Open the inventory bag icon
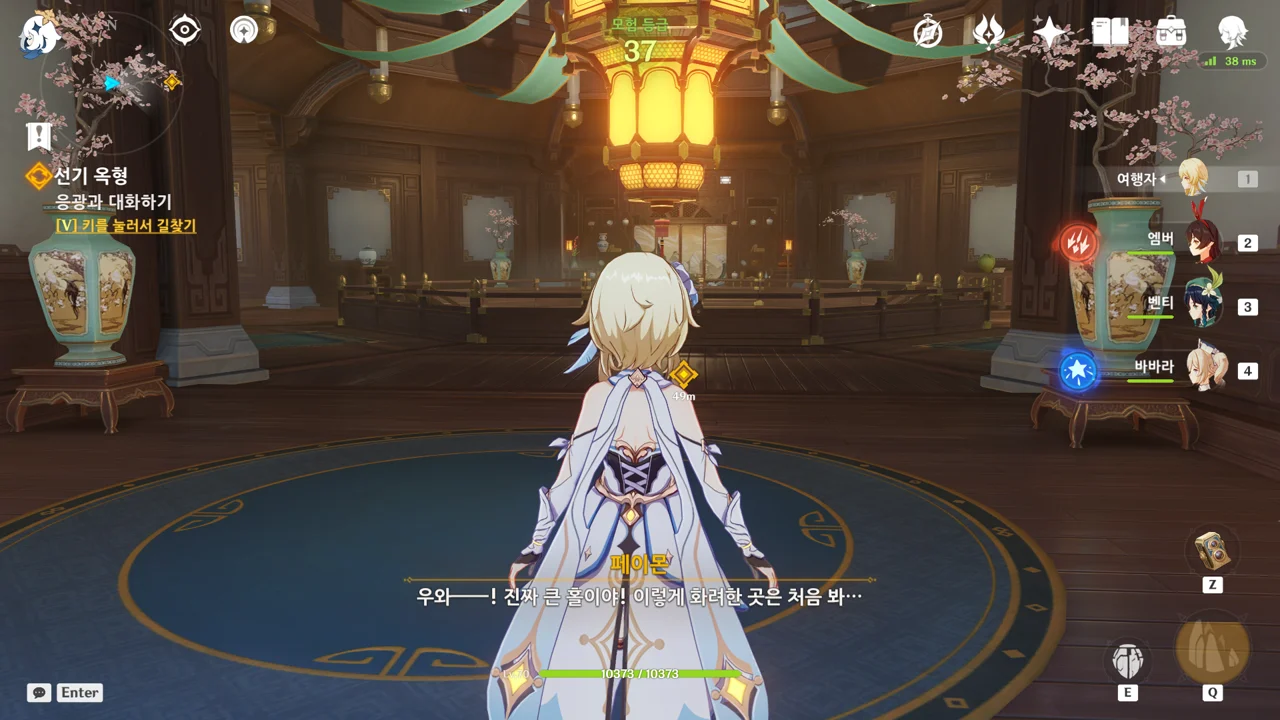 pyautogui.click(x=1171, y=33)
